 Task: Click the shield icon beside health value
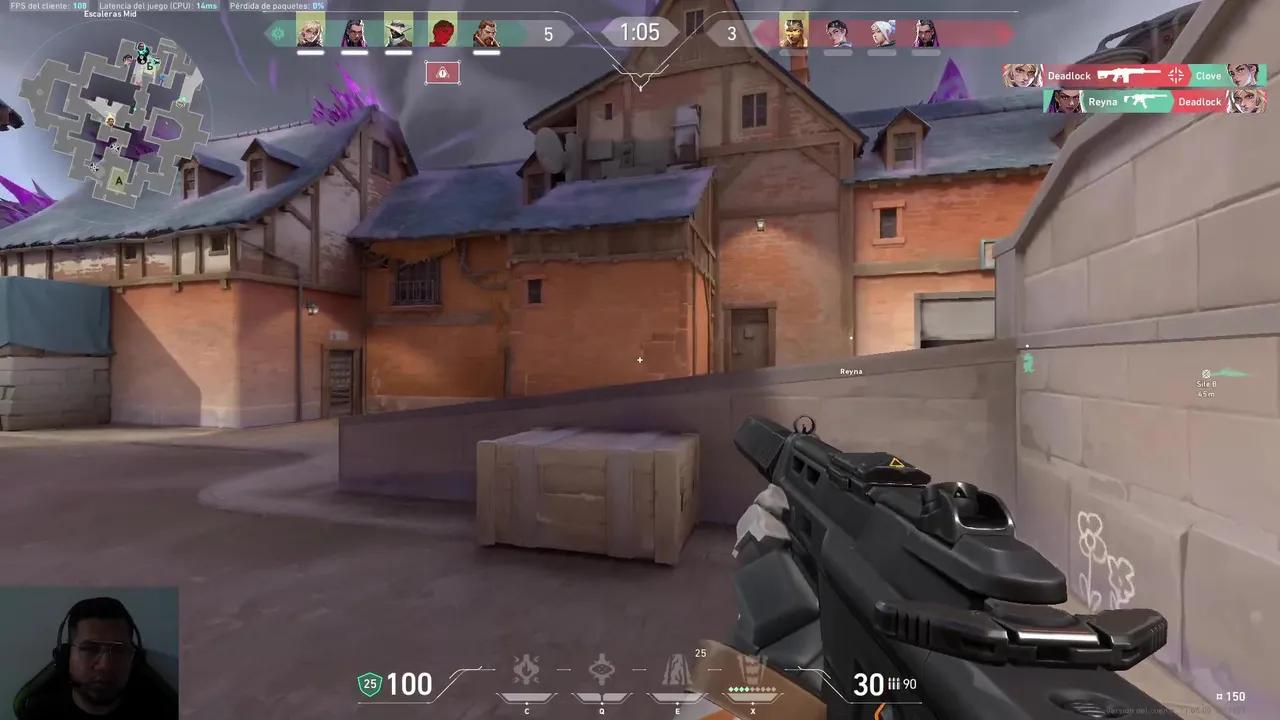coord(370,684)
